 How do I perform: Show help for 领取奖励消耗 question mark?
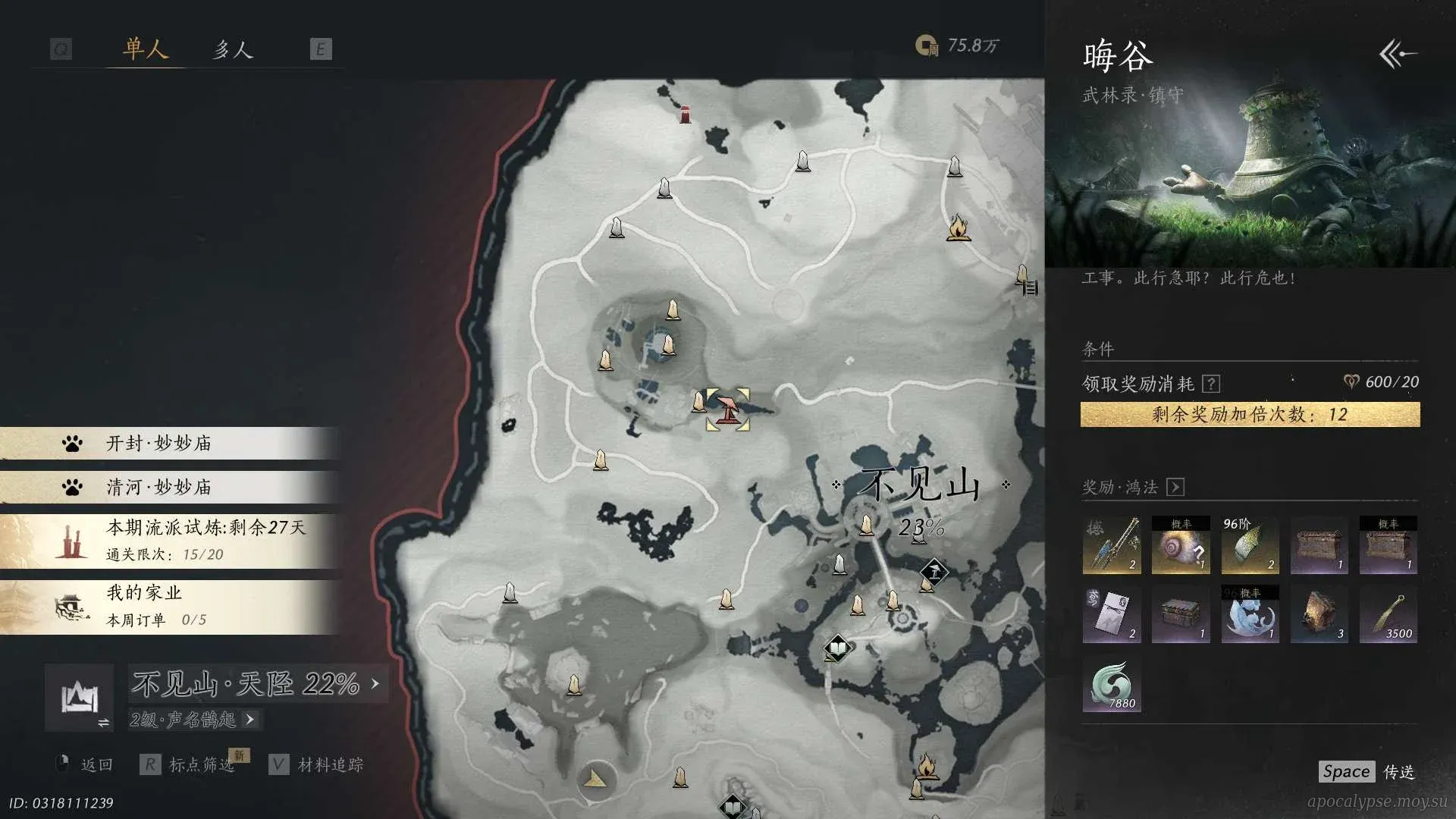1211,384
